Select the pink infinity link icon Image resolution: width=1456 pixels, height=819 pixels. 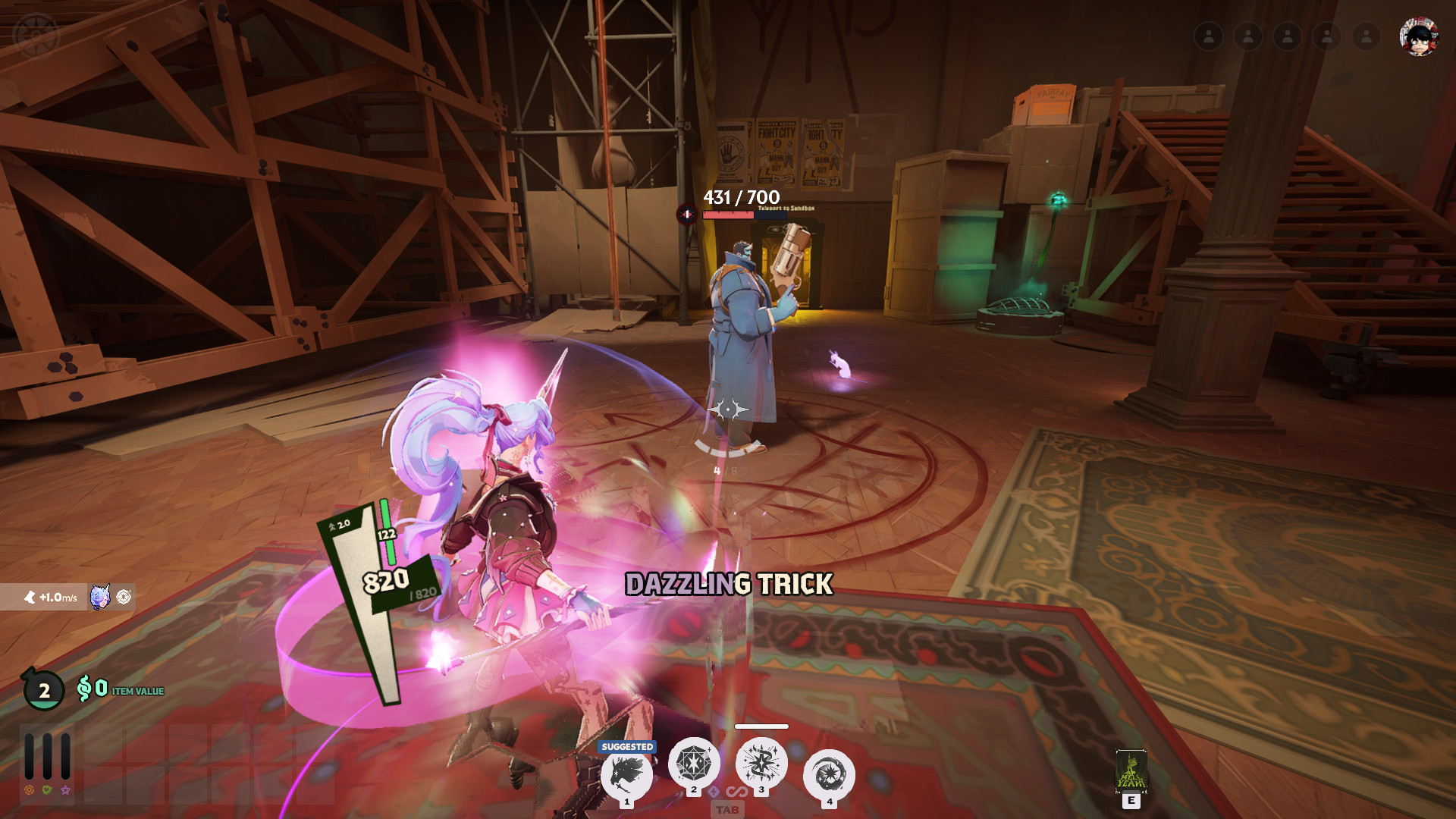click(736, 792)
